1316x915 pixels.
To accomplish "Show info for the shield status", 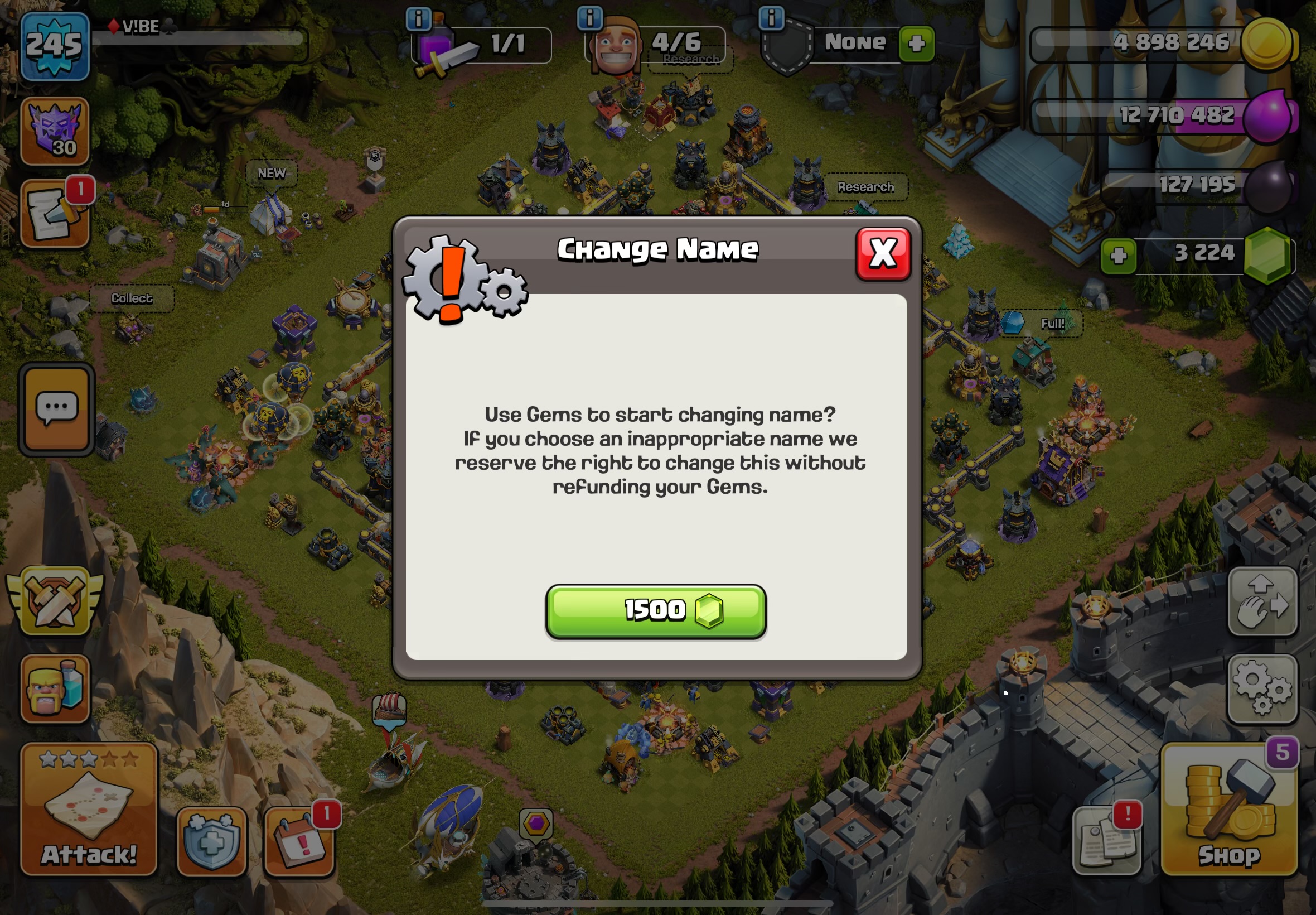I will tap(771, 18).
